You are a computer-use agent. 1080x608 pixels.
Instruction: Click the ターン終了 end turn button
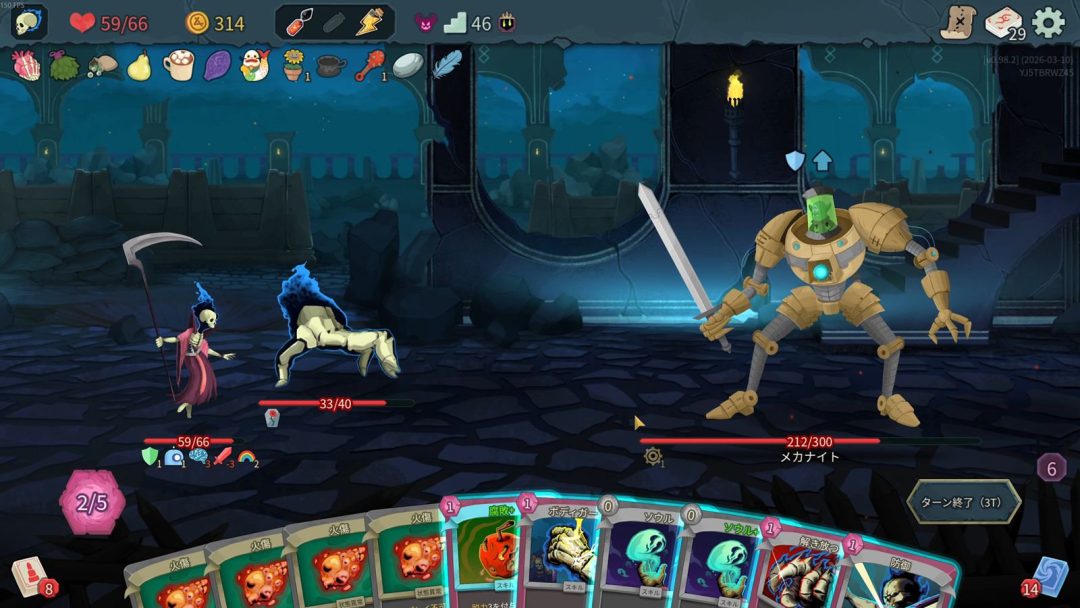pyautogui.click(x=963, y=501)
